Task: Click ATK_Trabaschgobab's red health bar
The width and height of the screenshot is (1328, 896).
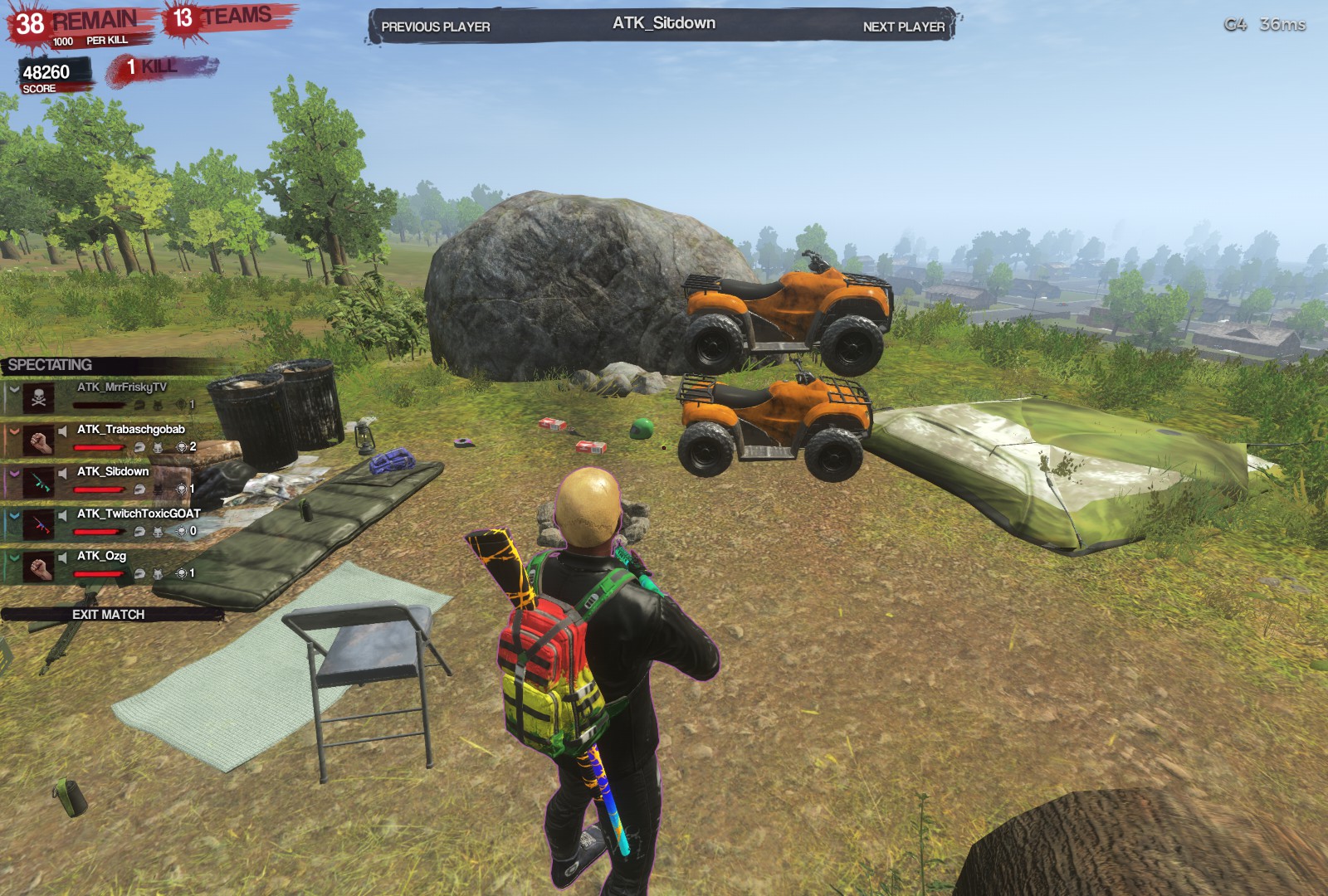Action: pos(100,447)
